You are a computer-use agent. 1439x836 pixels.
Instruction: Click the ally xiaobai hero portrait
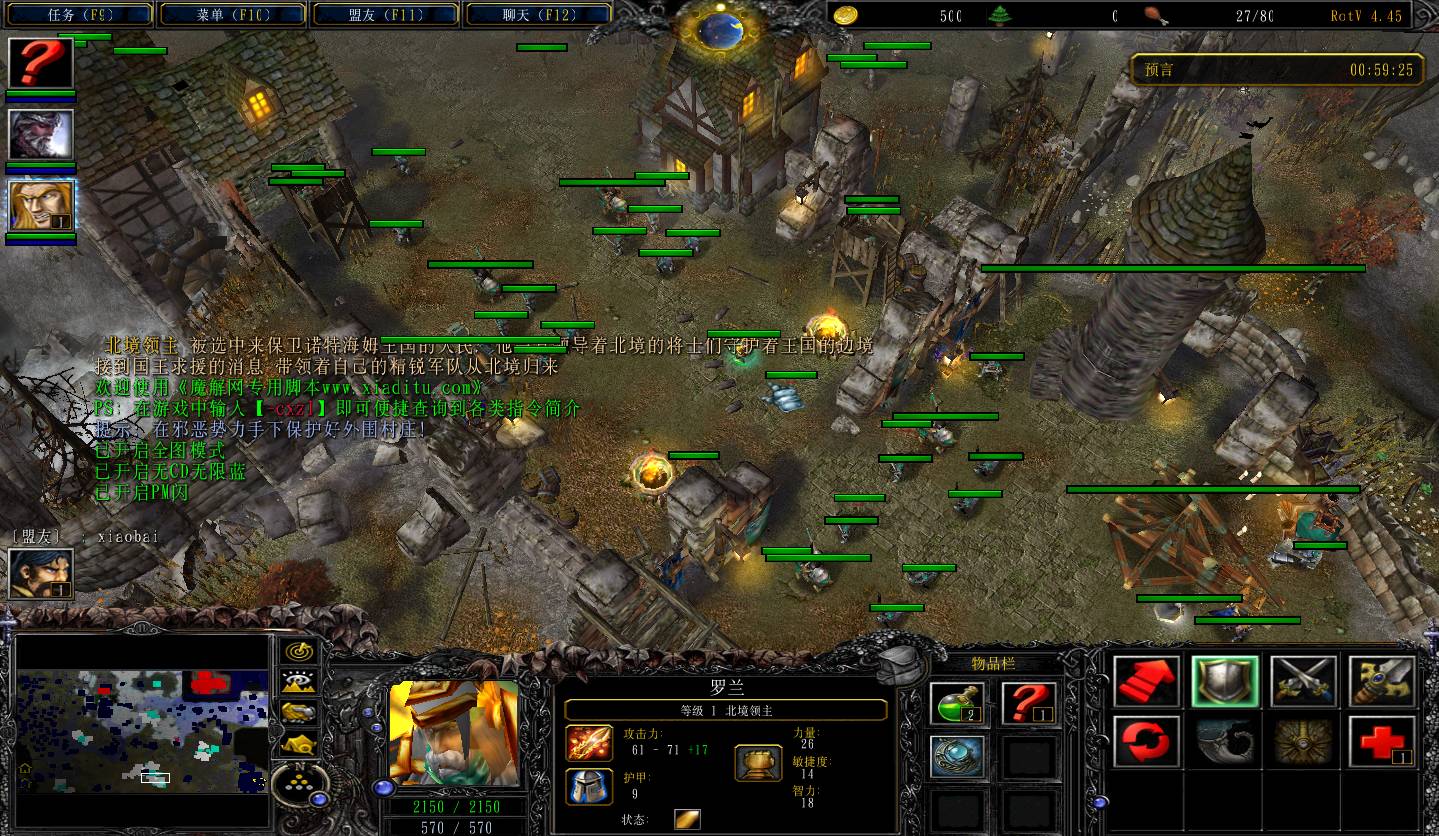coord(41,574)
